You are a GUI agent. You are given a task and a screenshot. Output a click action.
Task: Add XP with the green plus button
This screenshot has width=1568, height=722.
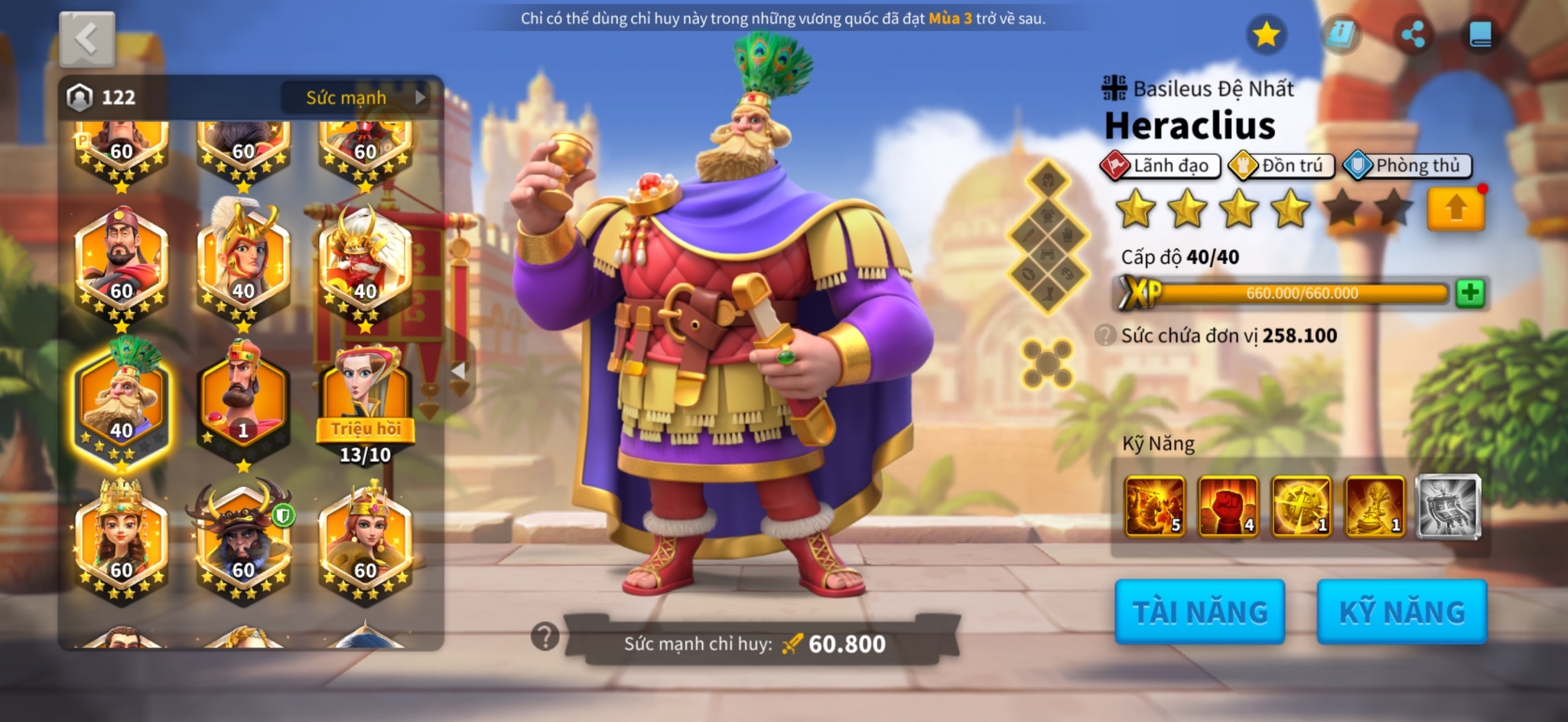(x=1470, y=293)
